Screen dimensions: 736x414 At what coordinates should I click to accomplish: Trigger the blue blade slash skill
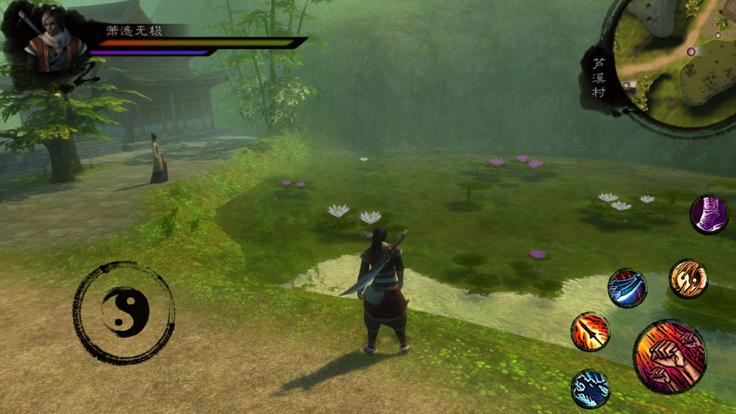coord(627,288)
